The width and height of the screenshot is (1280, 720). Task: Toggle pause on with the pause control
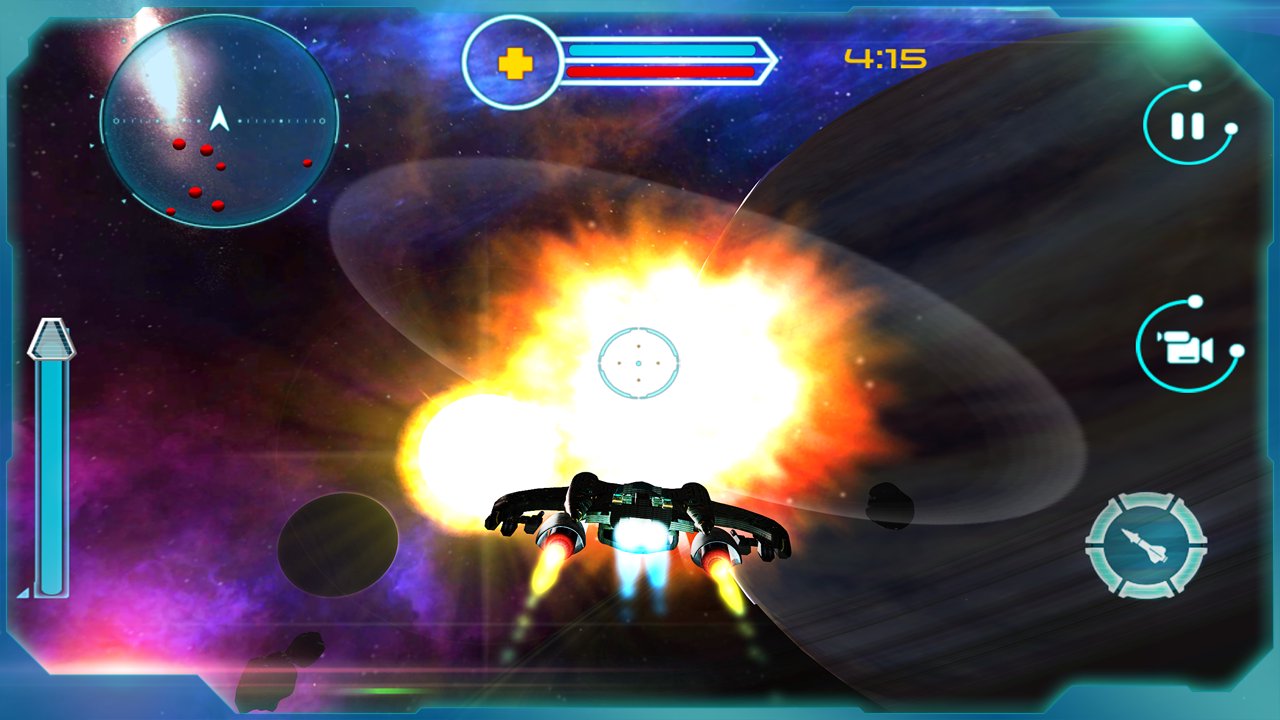coord(1189,126)
